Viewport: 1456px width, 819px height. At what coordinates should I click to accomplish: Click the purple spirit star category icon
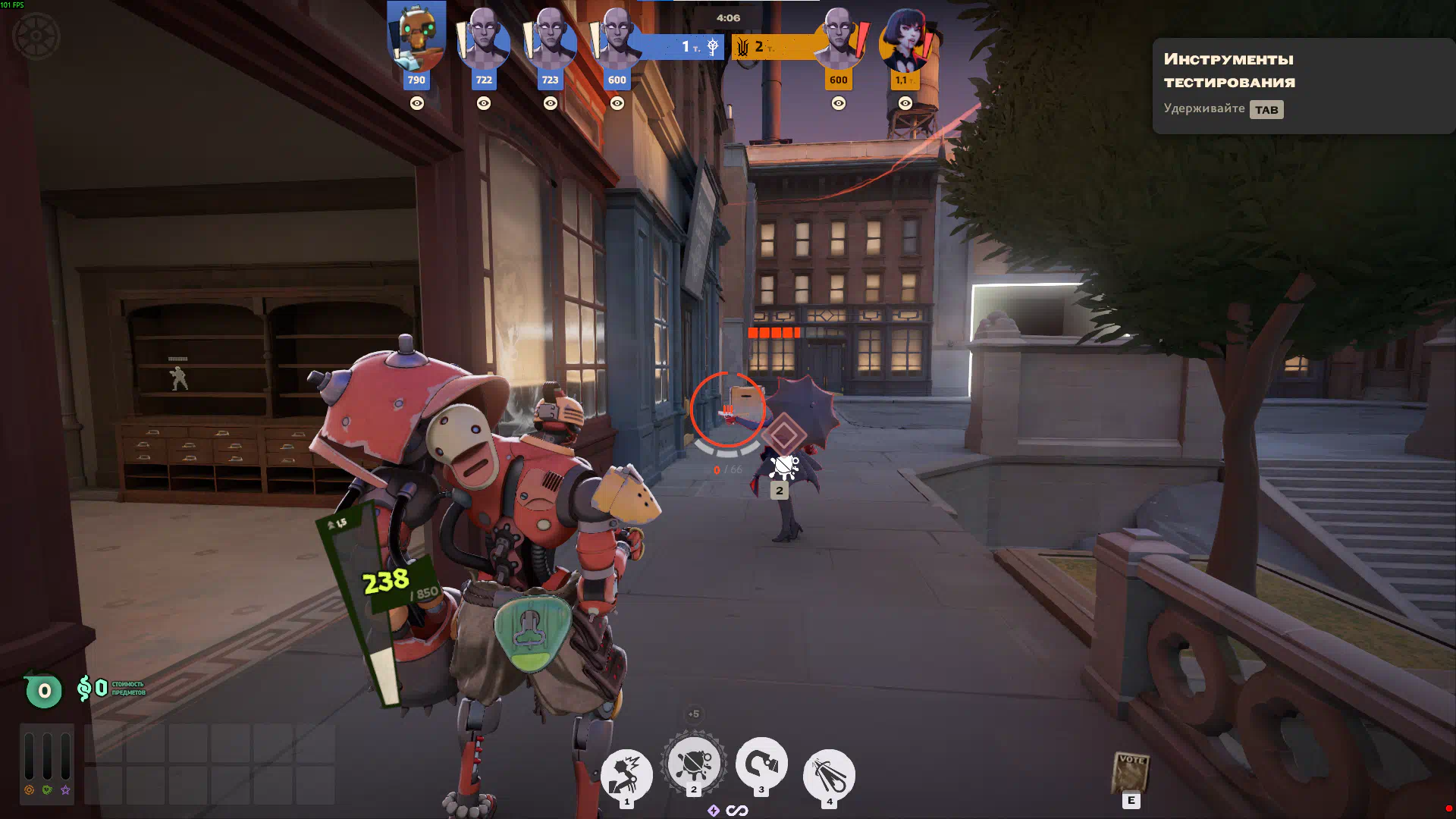pos(66,790)
